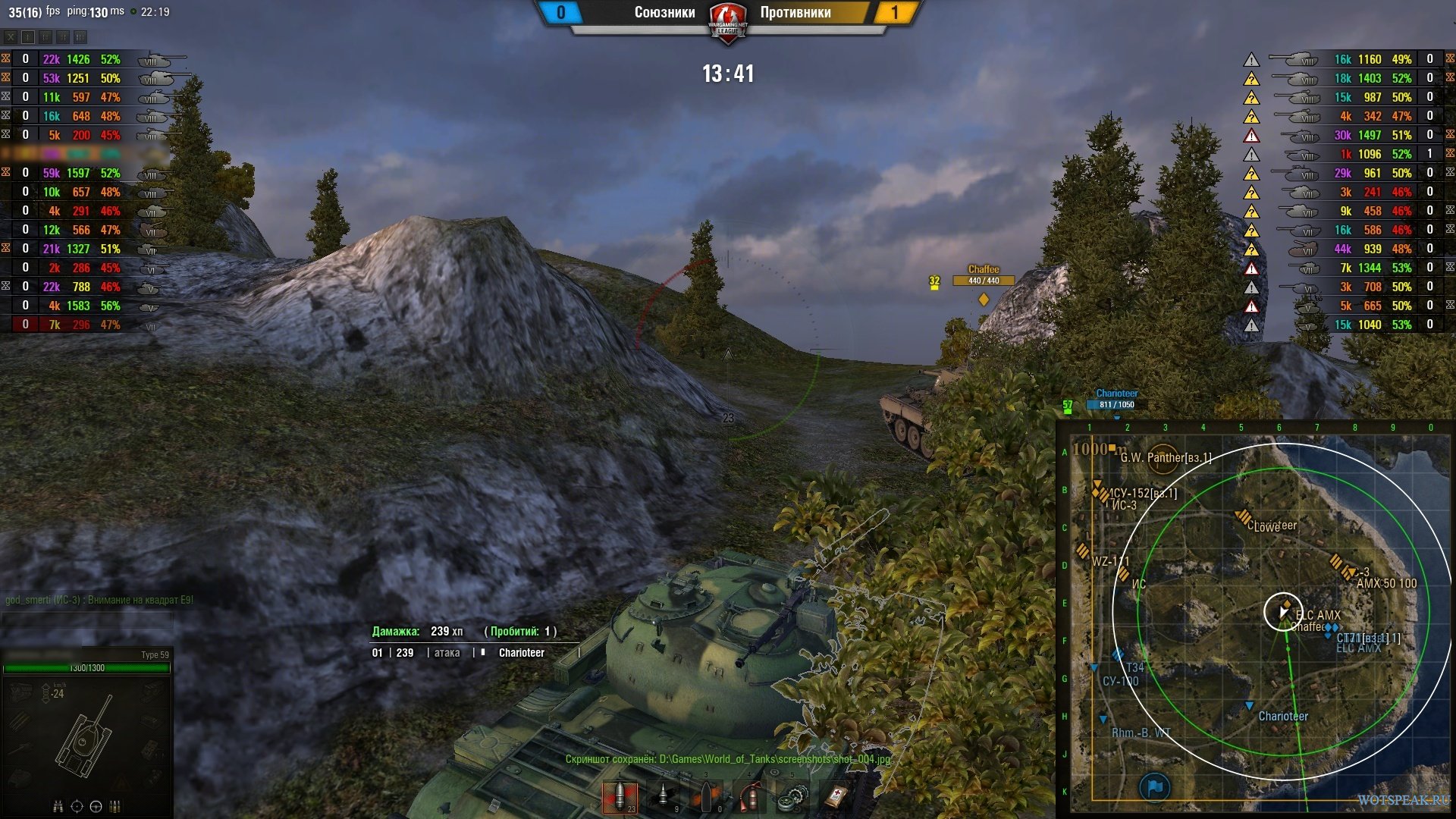Image resolution: width=1456 pixels, height=819 pixels.
Task: Use the first aid kit consumable
Action: pos(836,796)
